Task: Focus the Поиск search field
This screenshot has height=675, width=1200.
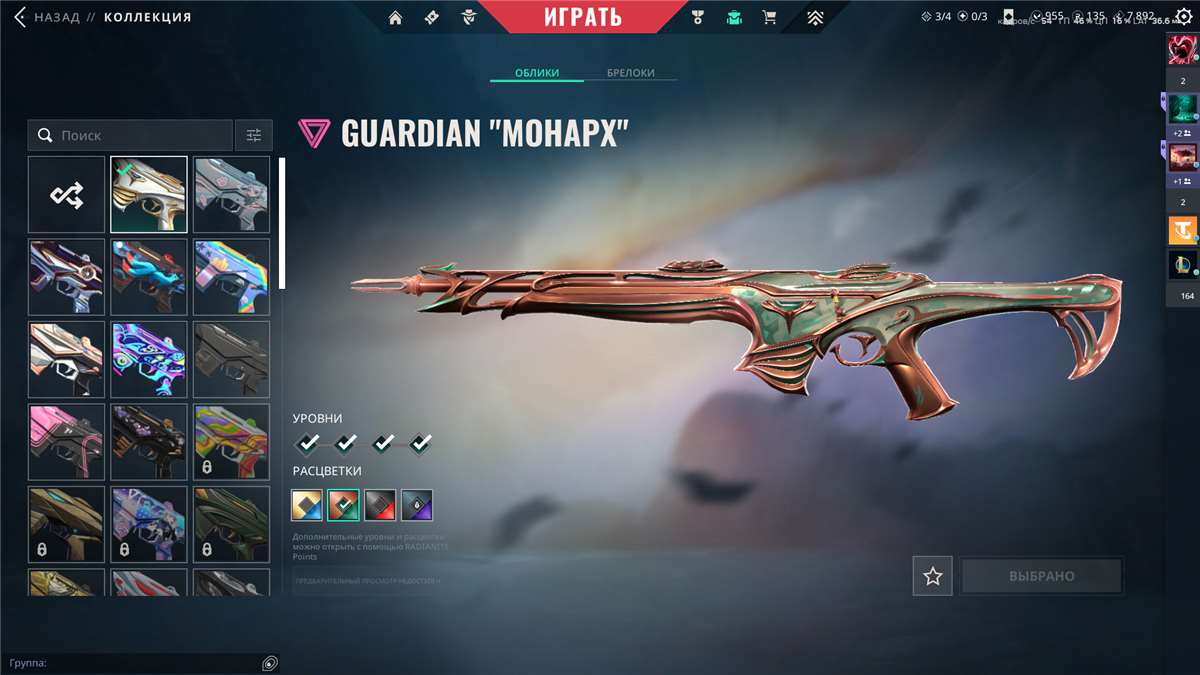Action: (140, 135)
